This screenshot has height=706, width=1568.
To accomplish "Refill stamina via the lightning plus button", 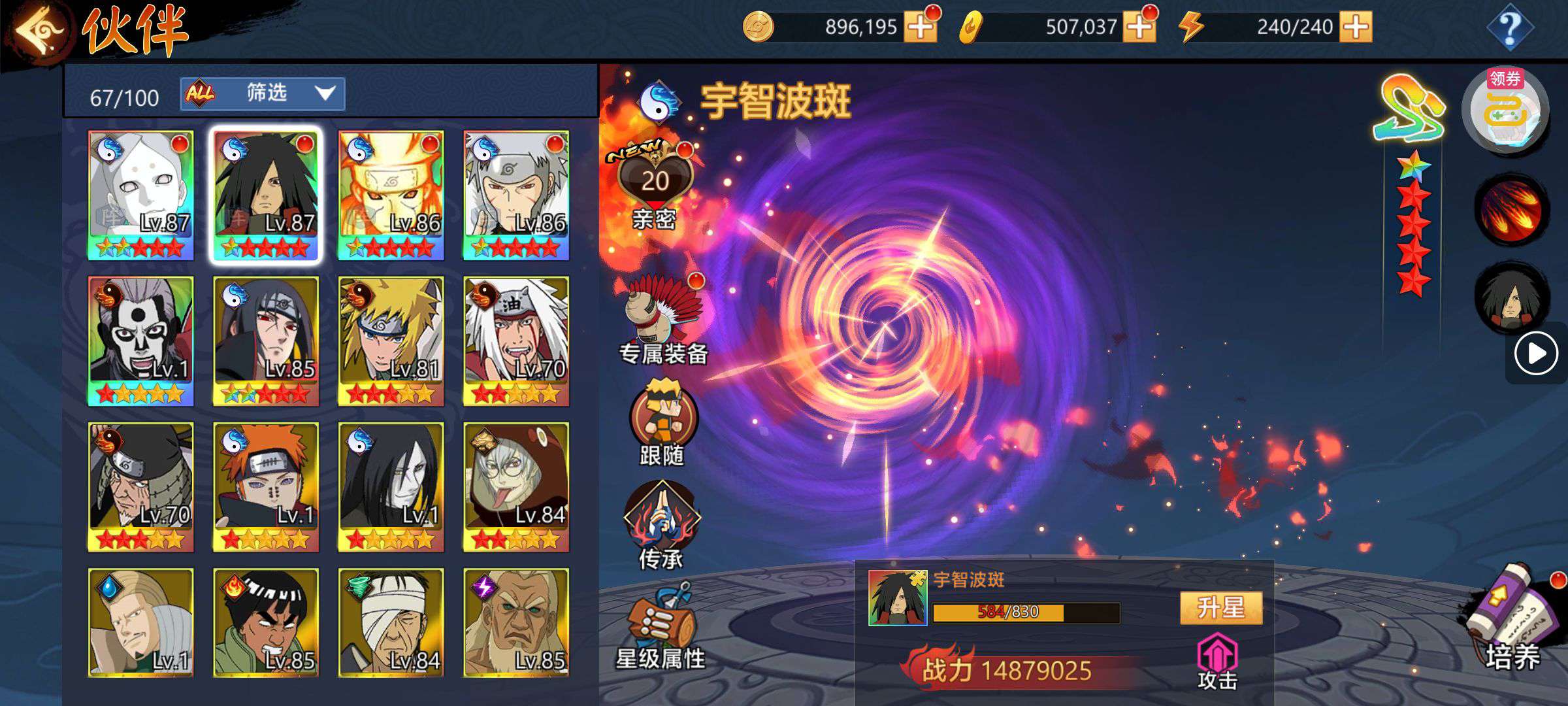I will [x=1356, y=27].
